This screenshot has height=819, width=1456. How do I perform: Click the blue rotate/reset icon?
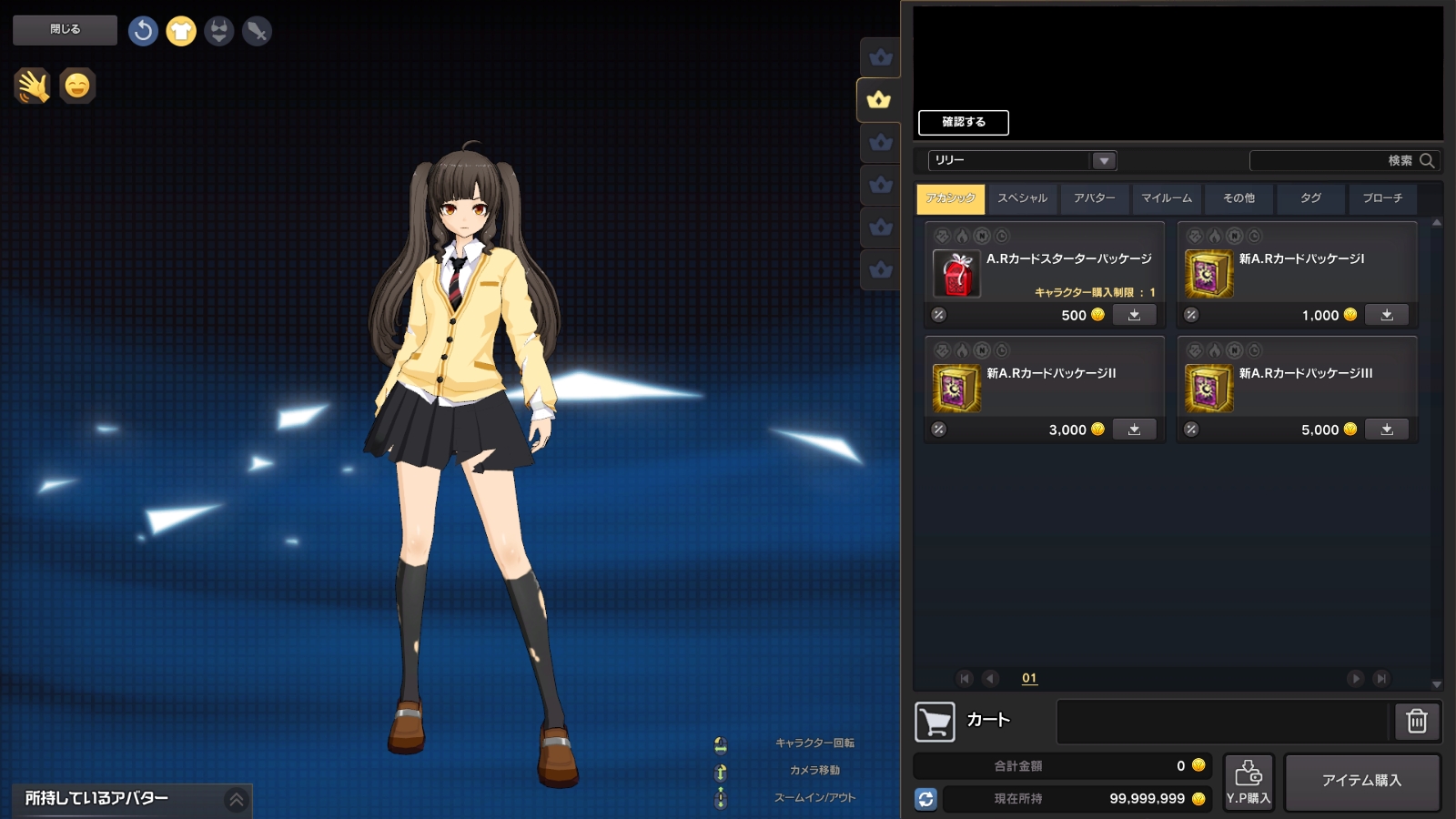[x=142, y=30]
